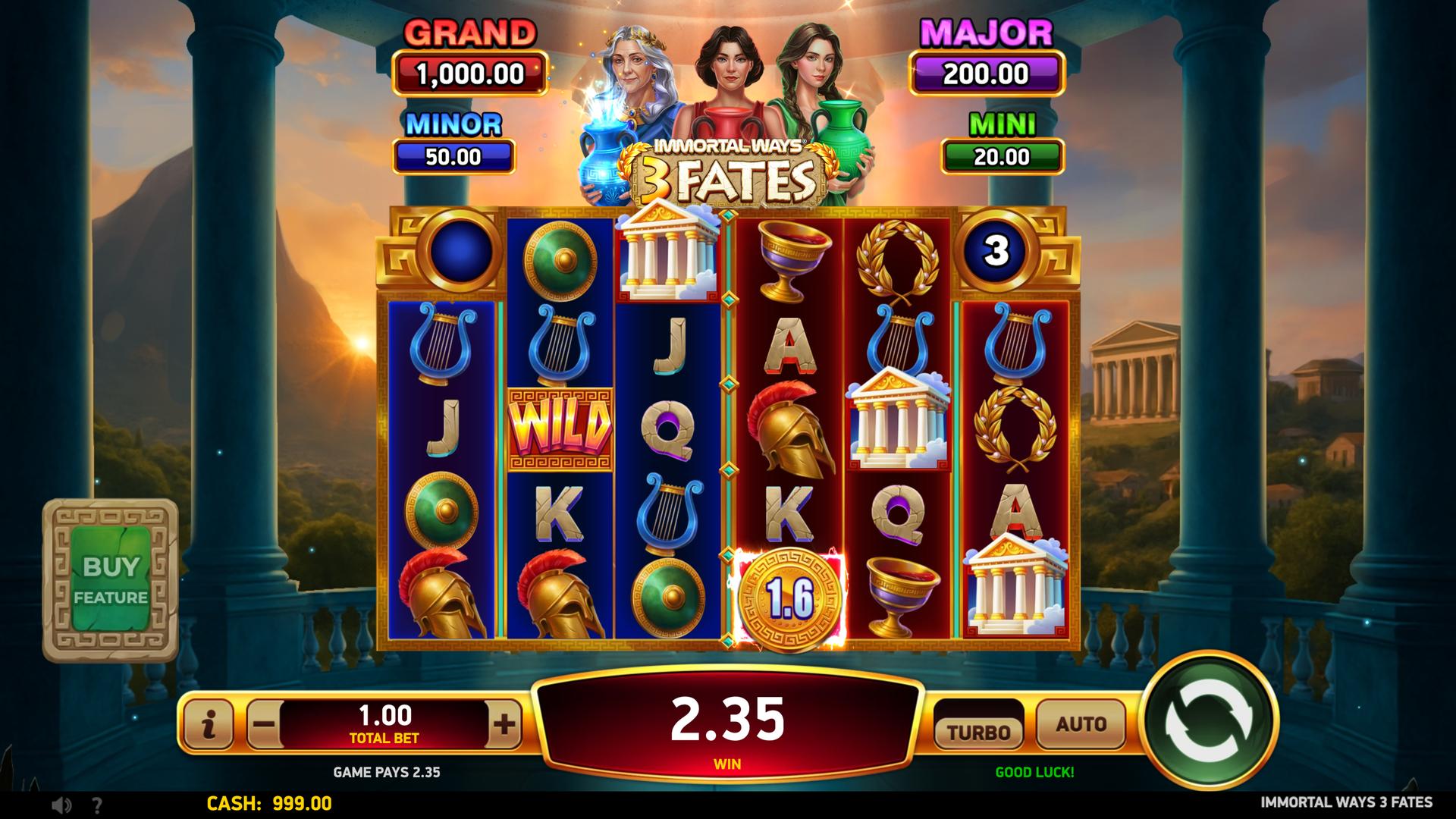The image size is (1456, 819).
Task: Increase the total bet with plus
Action: [504, 725]
